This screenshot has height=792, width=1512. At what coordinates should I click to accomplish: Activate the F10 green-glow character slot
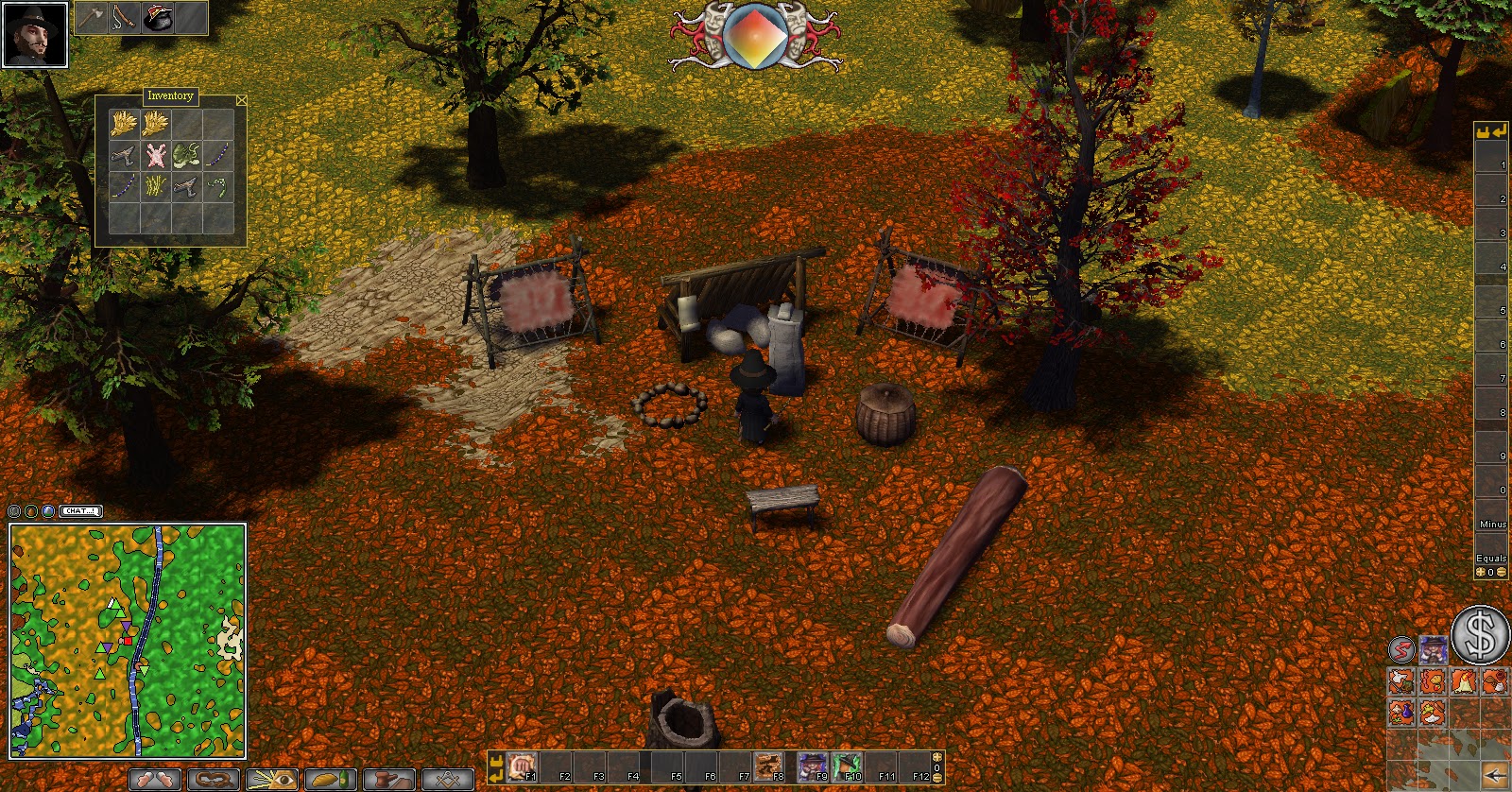point(848,766)
